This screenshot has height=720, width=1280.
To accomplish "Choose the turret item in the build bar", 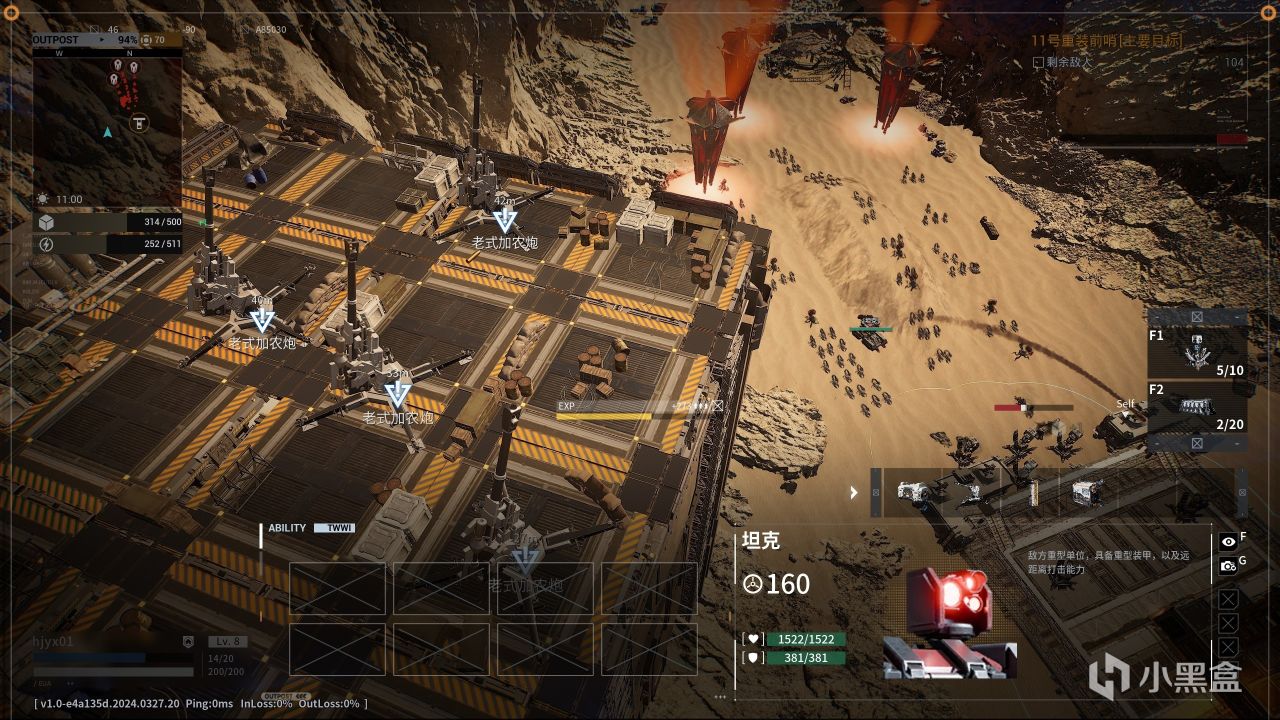I will (x=970, y=492).
